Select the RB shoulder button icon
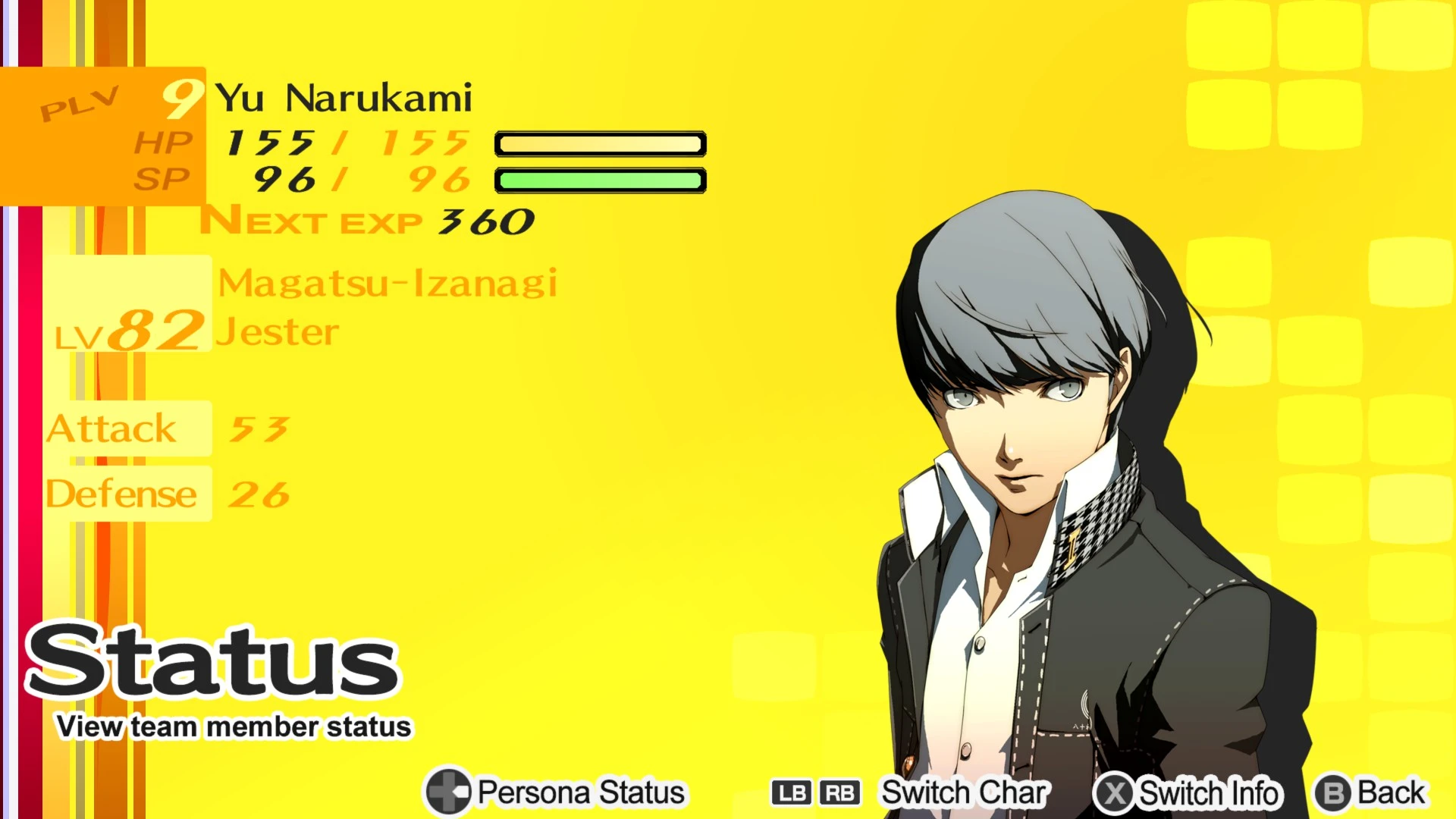This screenshot has height=819, width=1456. 839,793
